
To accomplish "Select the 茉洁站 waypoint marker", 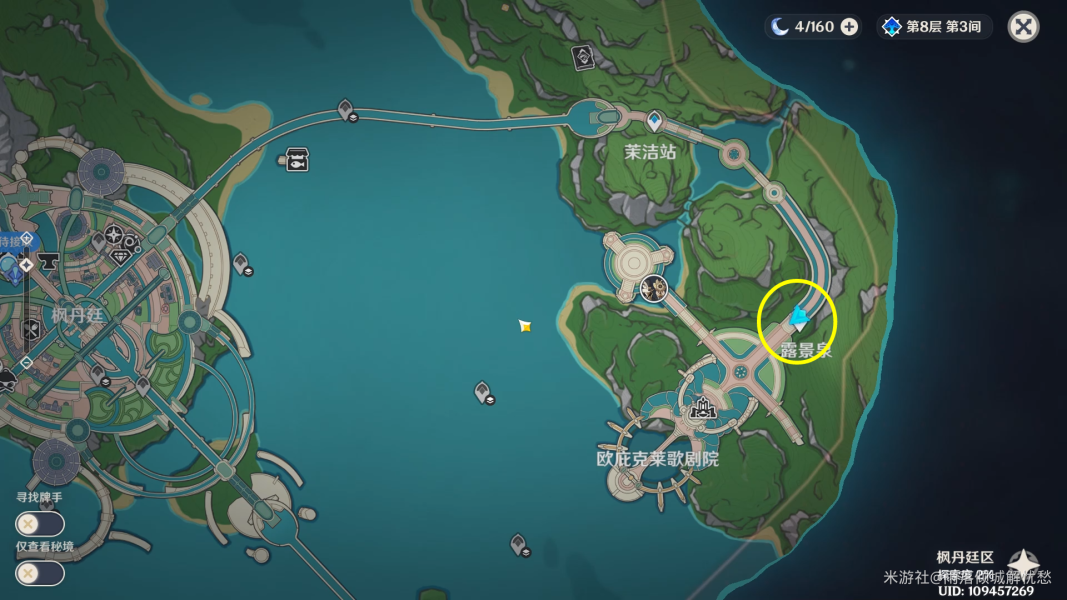I will click(654, 122).
